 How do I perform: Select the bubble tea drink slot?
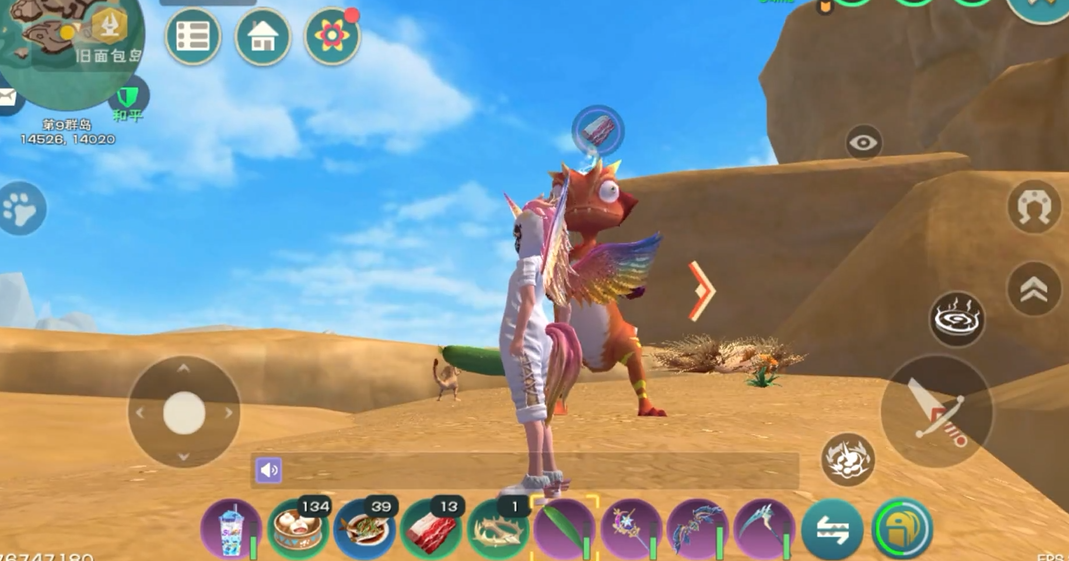pos(231,529)
